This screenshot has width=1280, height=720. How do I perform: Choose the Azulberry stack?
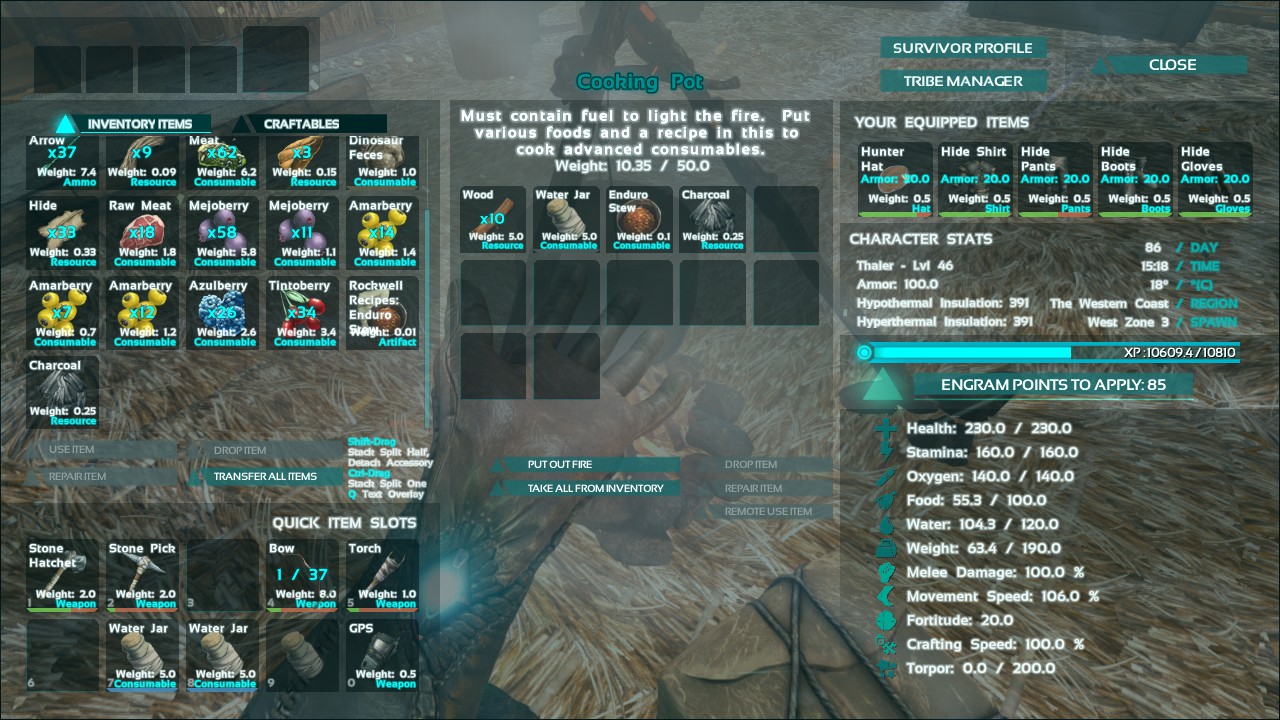pyautogui.click(x=223, y=313)
